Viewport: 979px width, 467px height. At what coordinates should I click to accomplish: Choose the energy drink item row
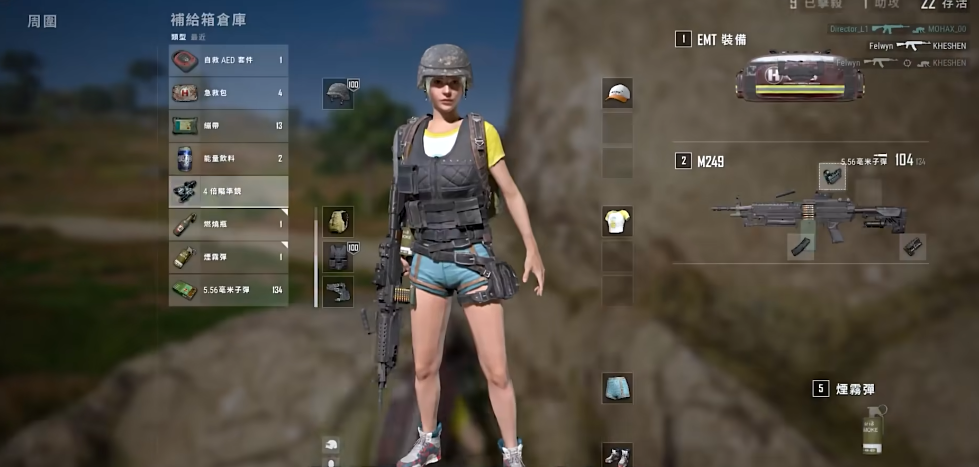click(228, 158)
